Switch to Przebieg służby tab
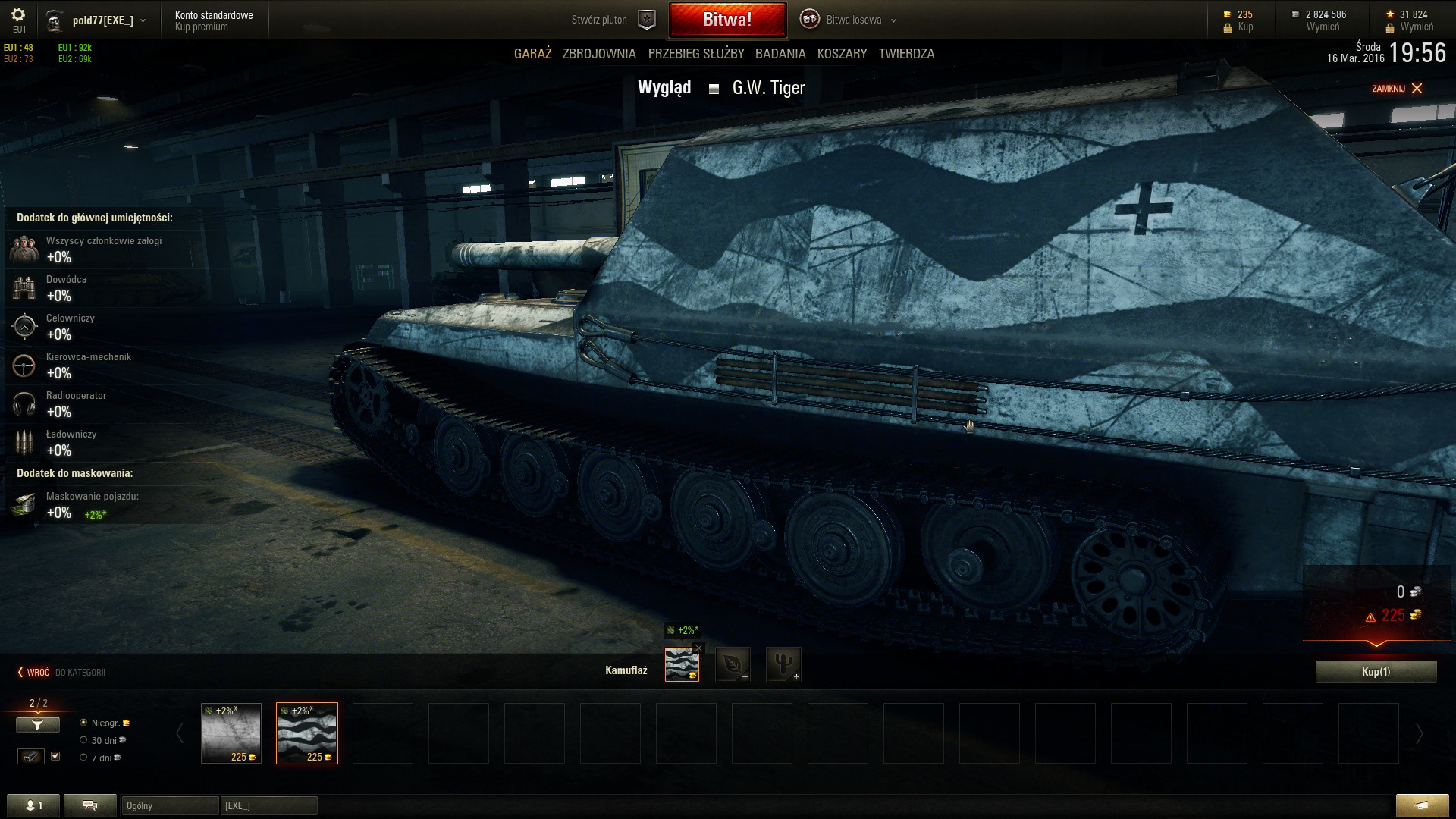Screen dimensions: 1456x819 [695, 54]
